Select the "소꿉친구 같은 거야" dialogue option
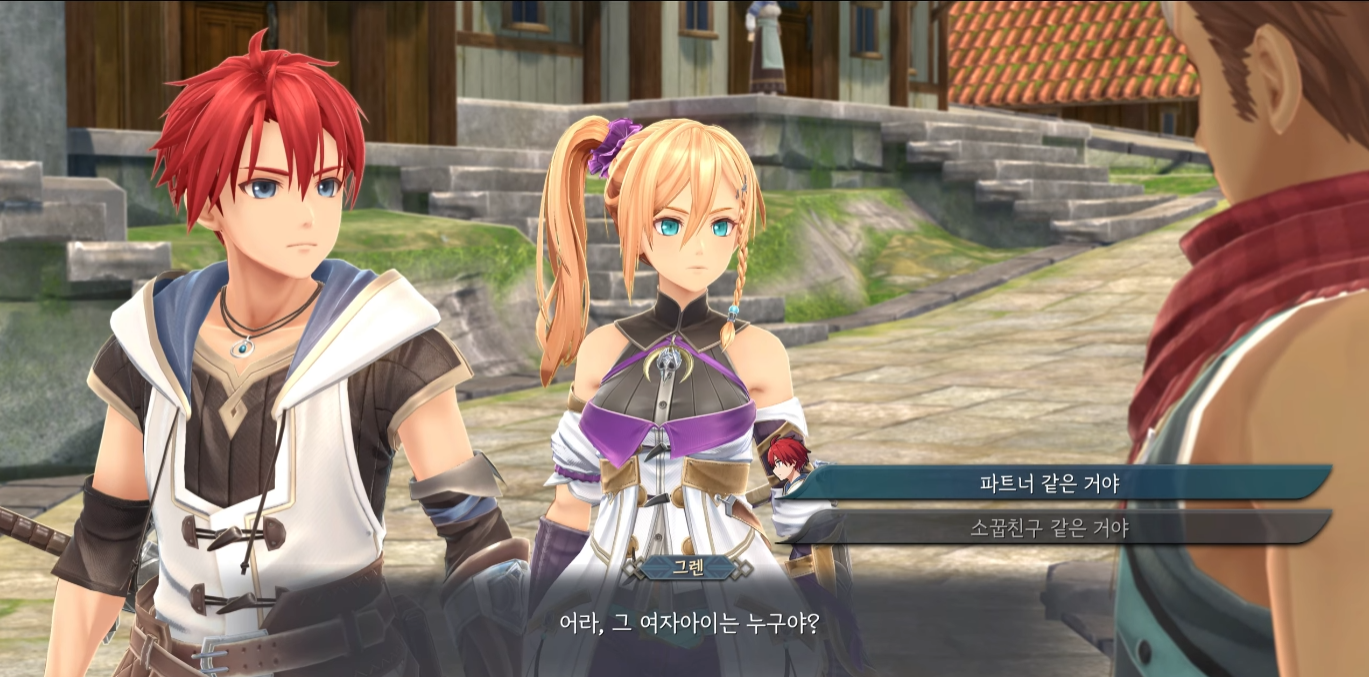Screen dimensions: 1369x677 click(1049, 527)
